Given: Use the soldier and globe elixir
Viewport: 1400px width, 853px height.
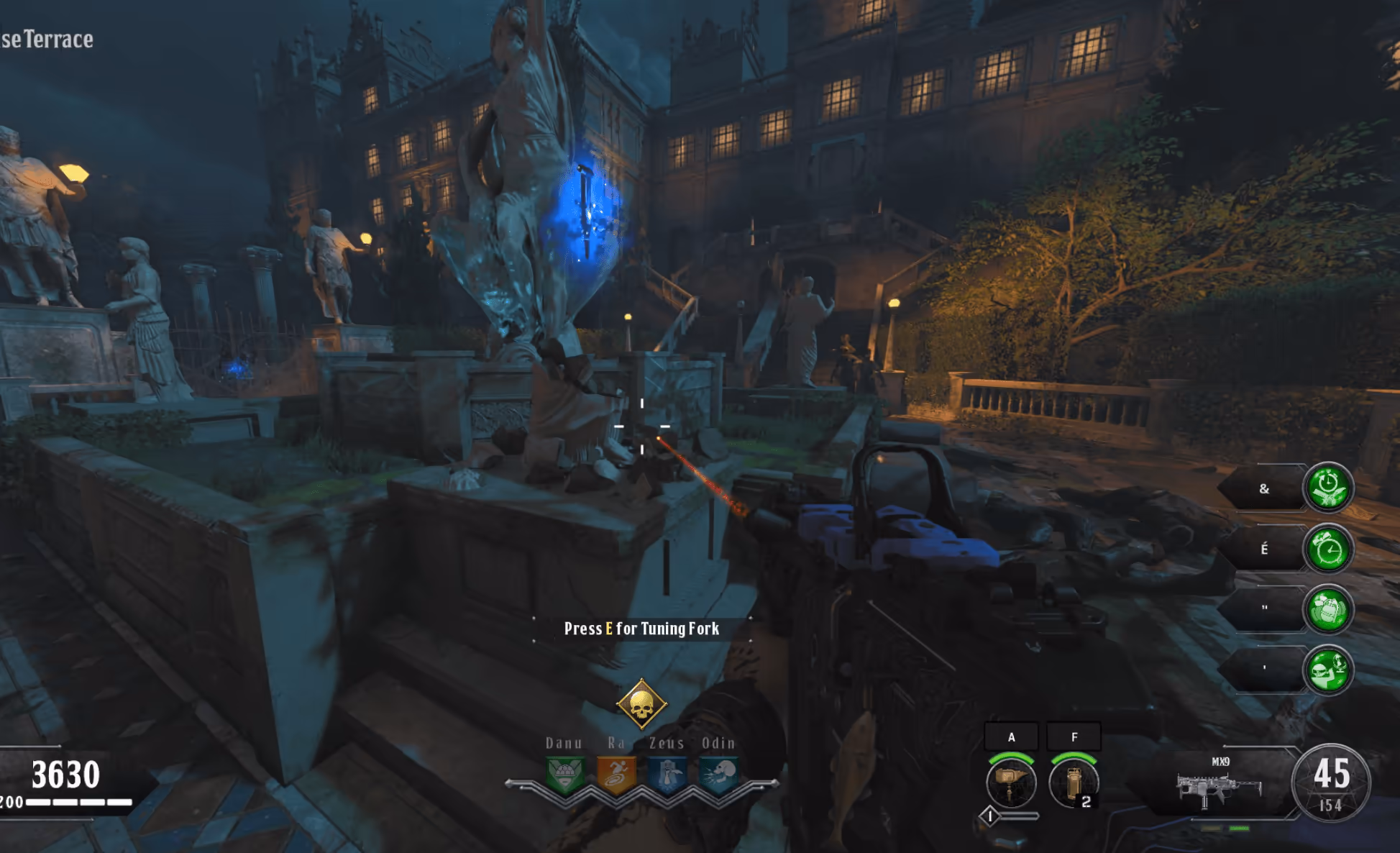Looking at the screenshot, I should tap(1328, 670).
